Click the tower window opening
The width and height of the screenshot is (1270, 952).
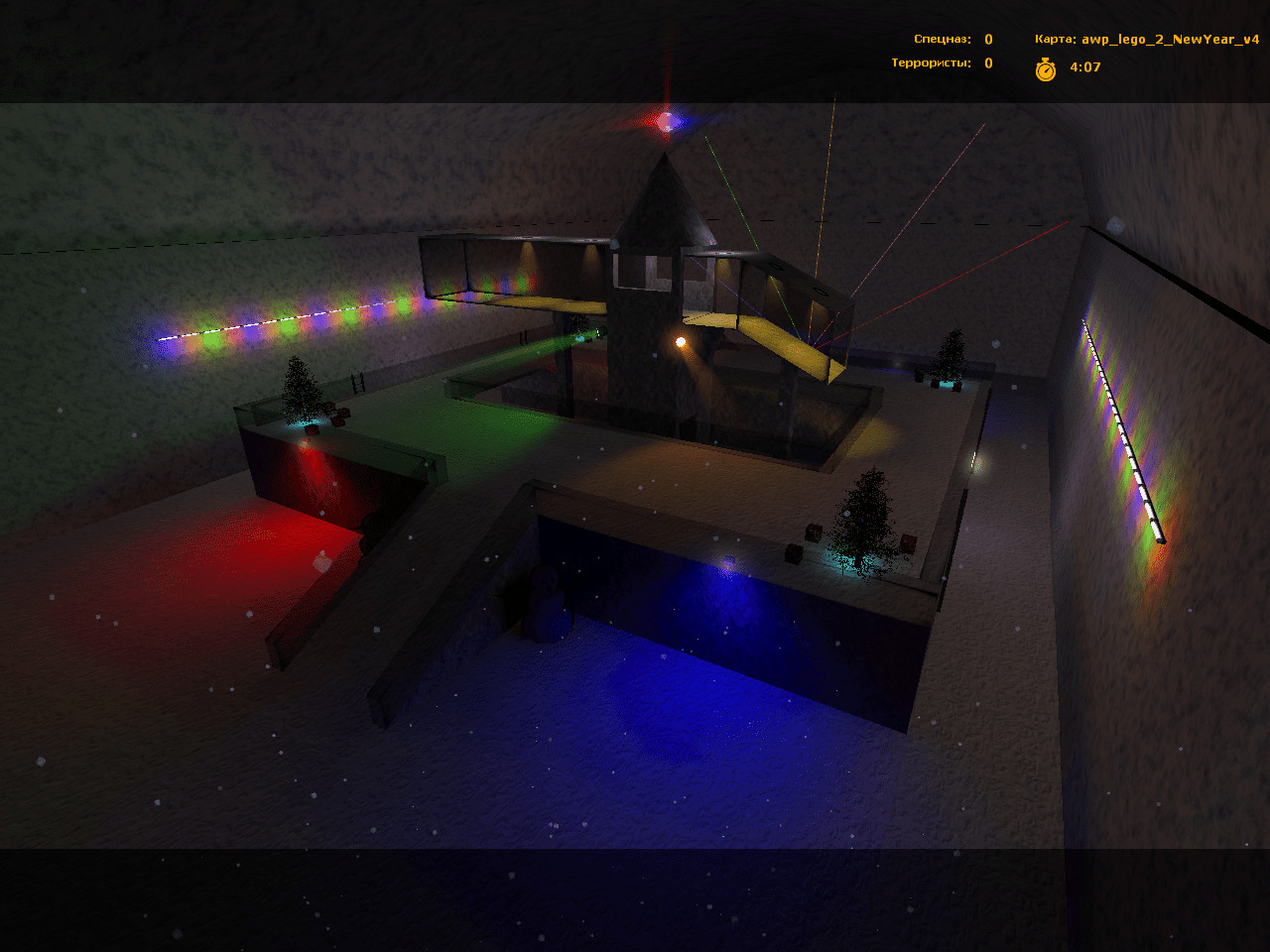pos(635,268)
